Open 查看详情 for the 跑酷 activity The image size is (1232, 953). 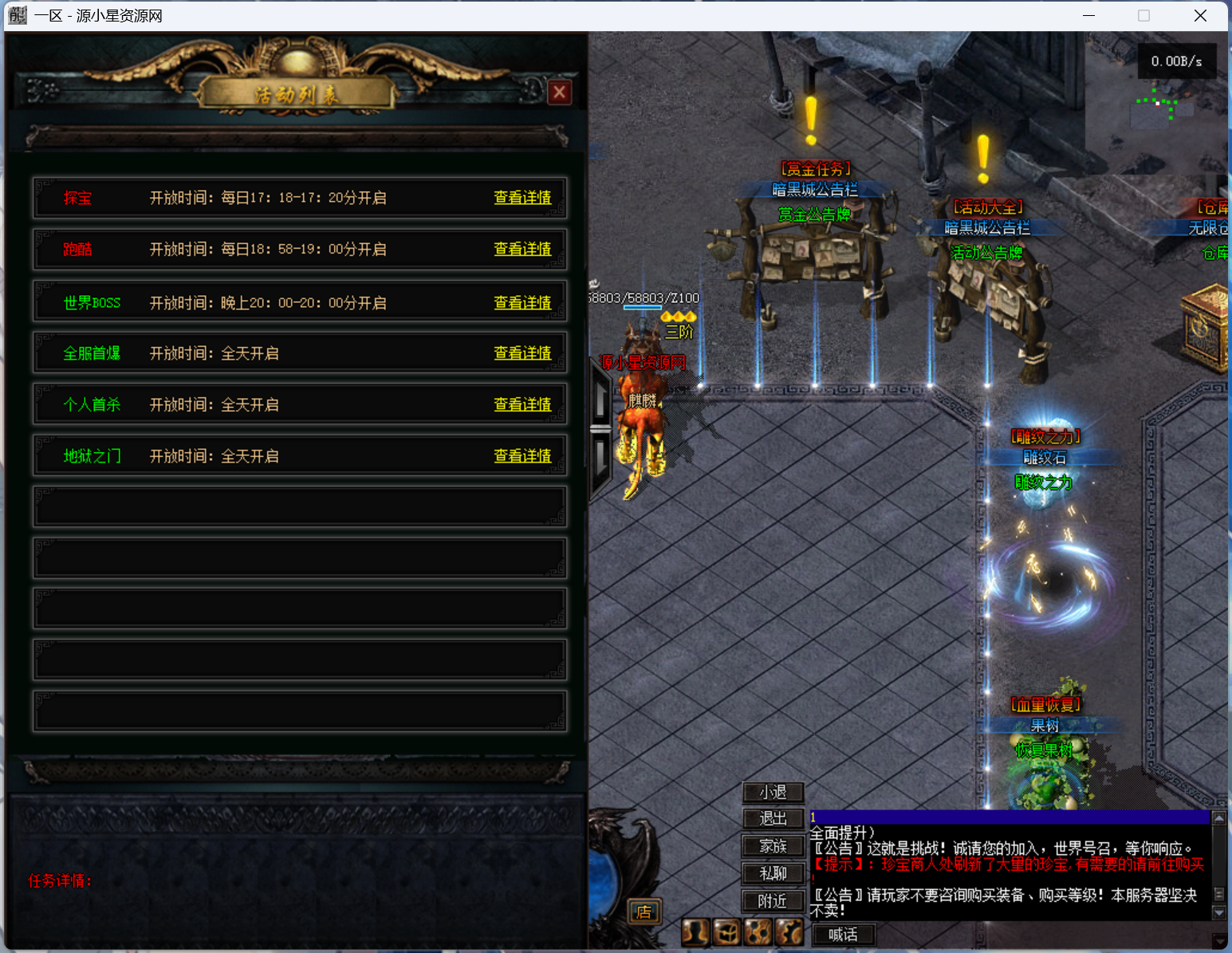click(522, 250)
